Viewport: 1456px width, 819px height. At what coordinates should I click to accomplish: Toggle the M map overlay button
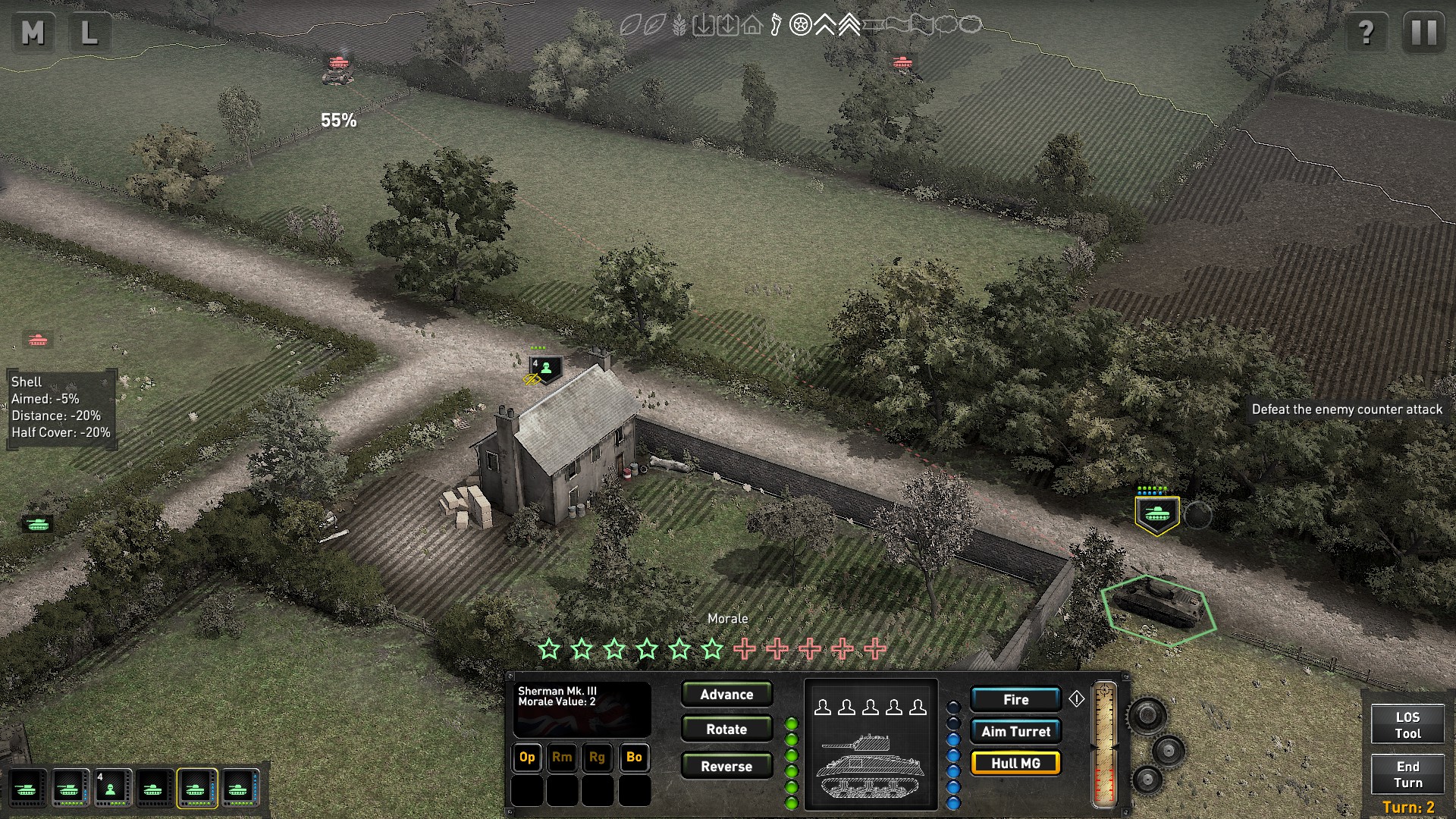(x=32, y=33)
